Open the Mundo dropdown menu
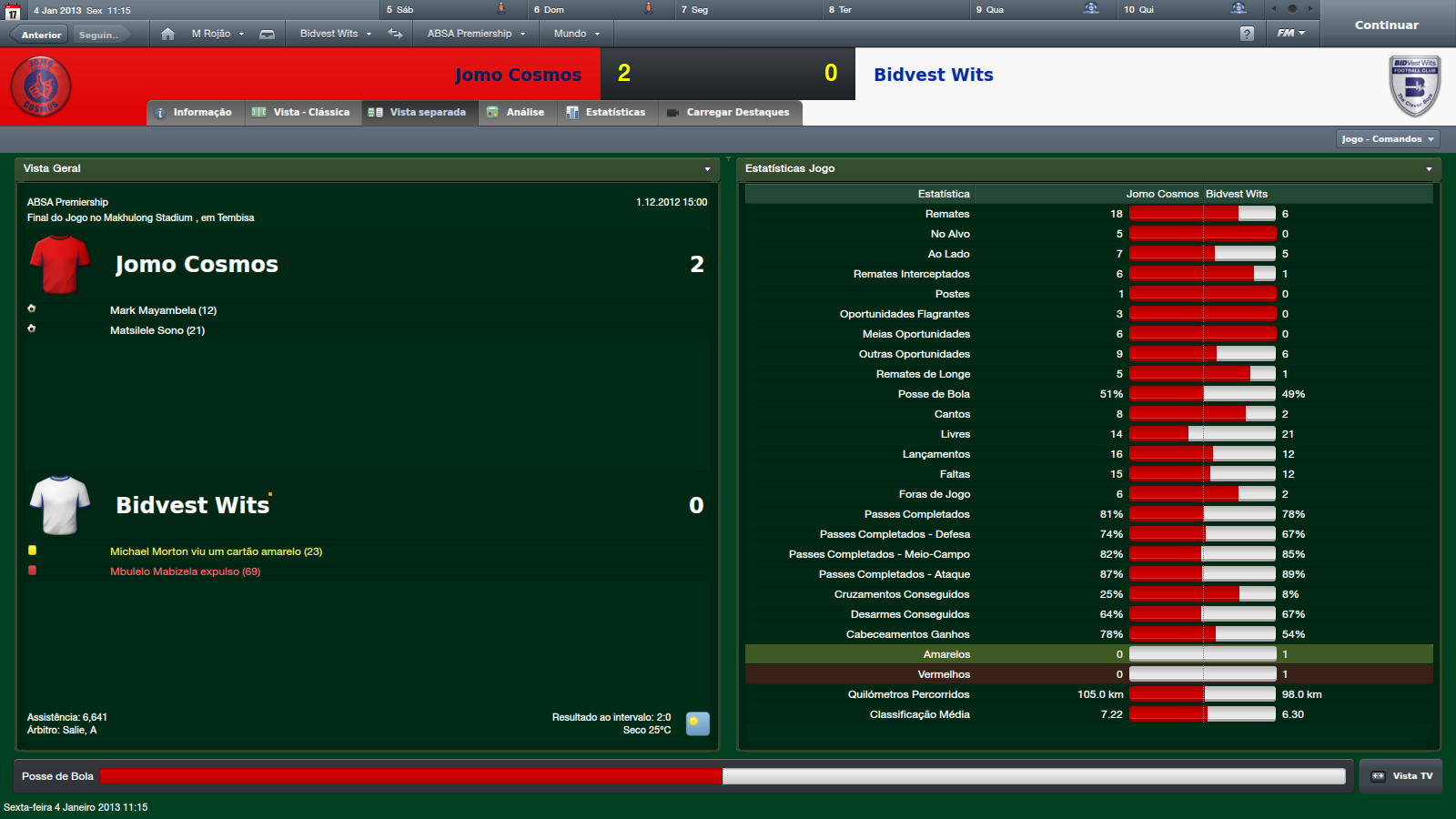The image size is (1456, 819). point(576,34)
